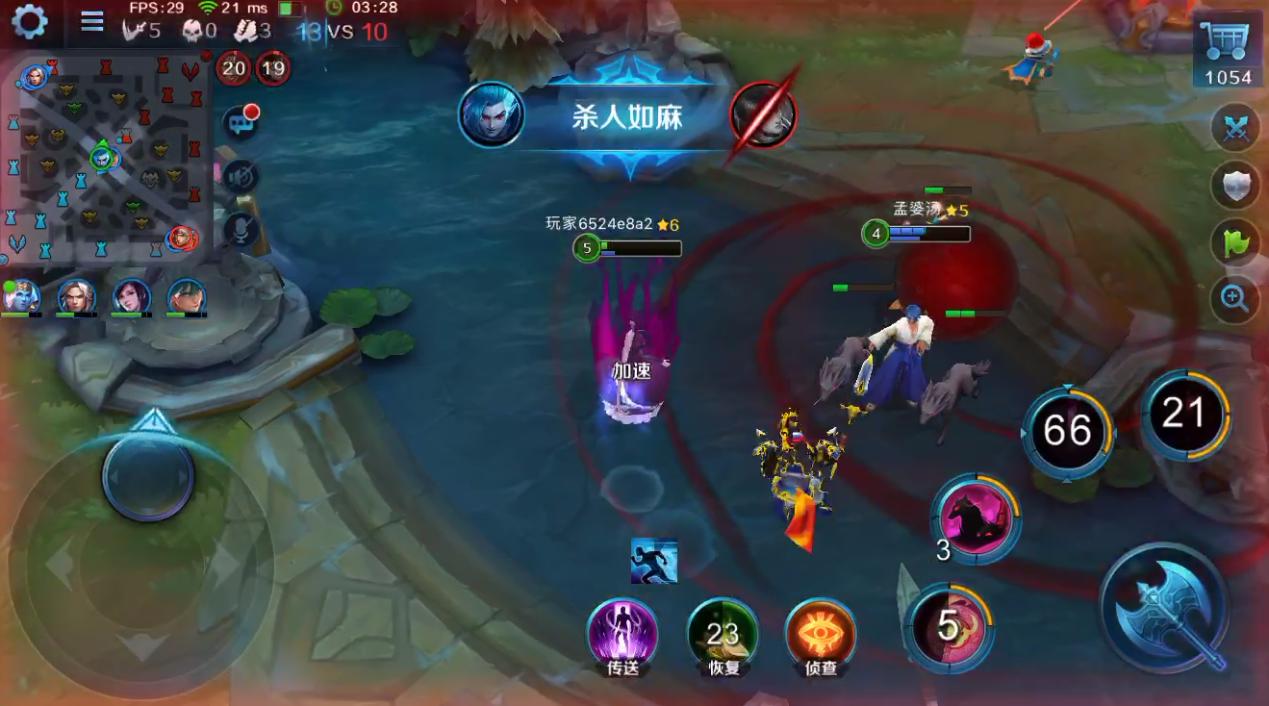Use the 恢复 recovery skill

click(722, 634)
